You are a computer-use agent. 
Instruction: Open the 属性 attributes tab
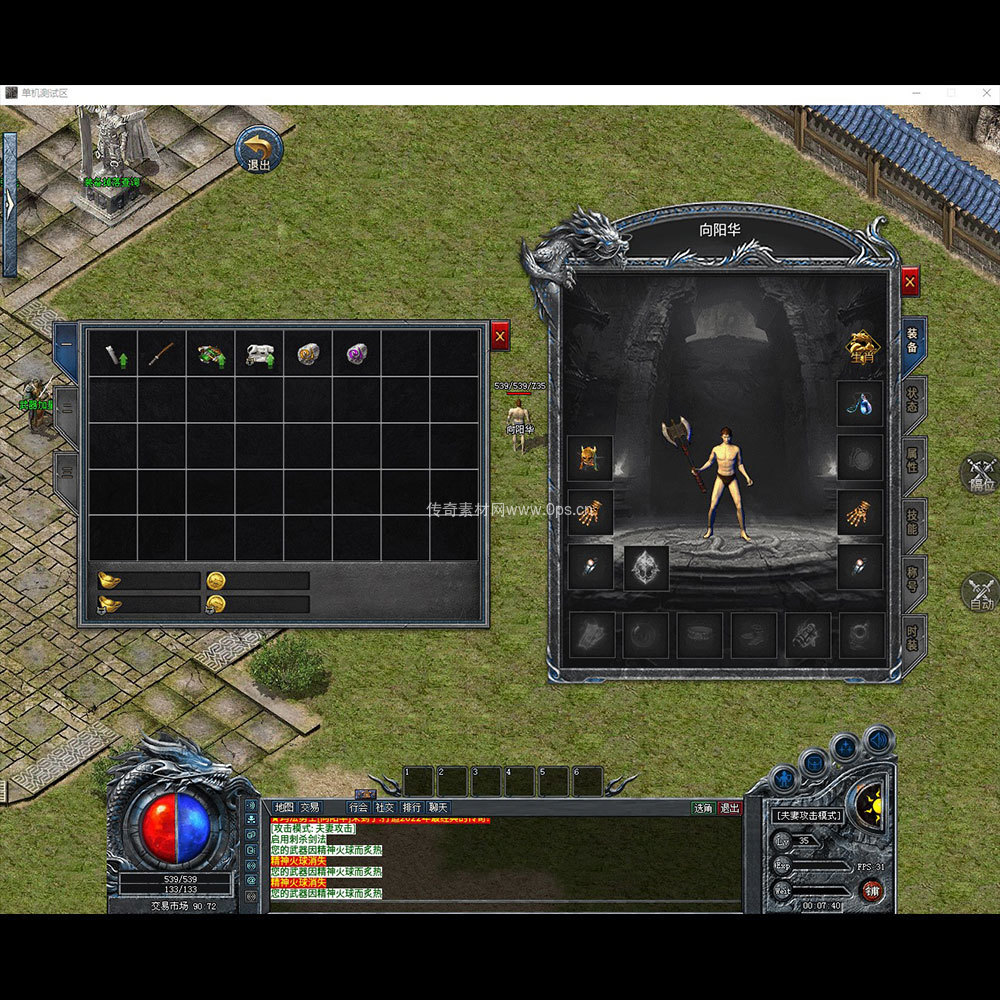click(x=913, y=462)
